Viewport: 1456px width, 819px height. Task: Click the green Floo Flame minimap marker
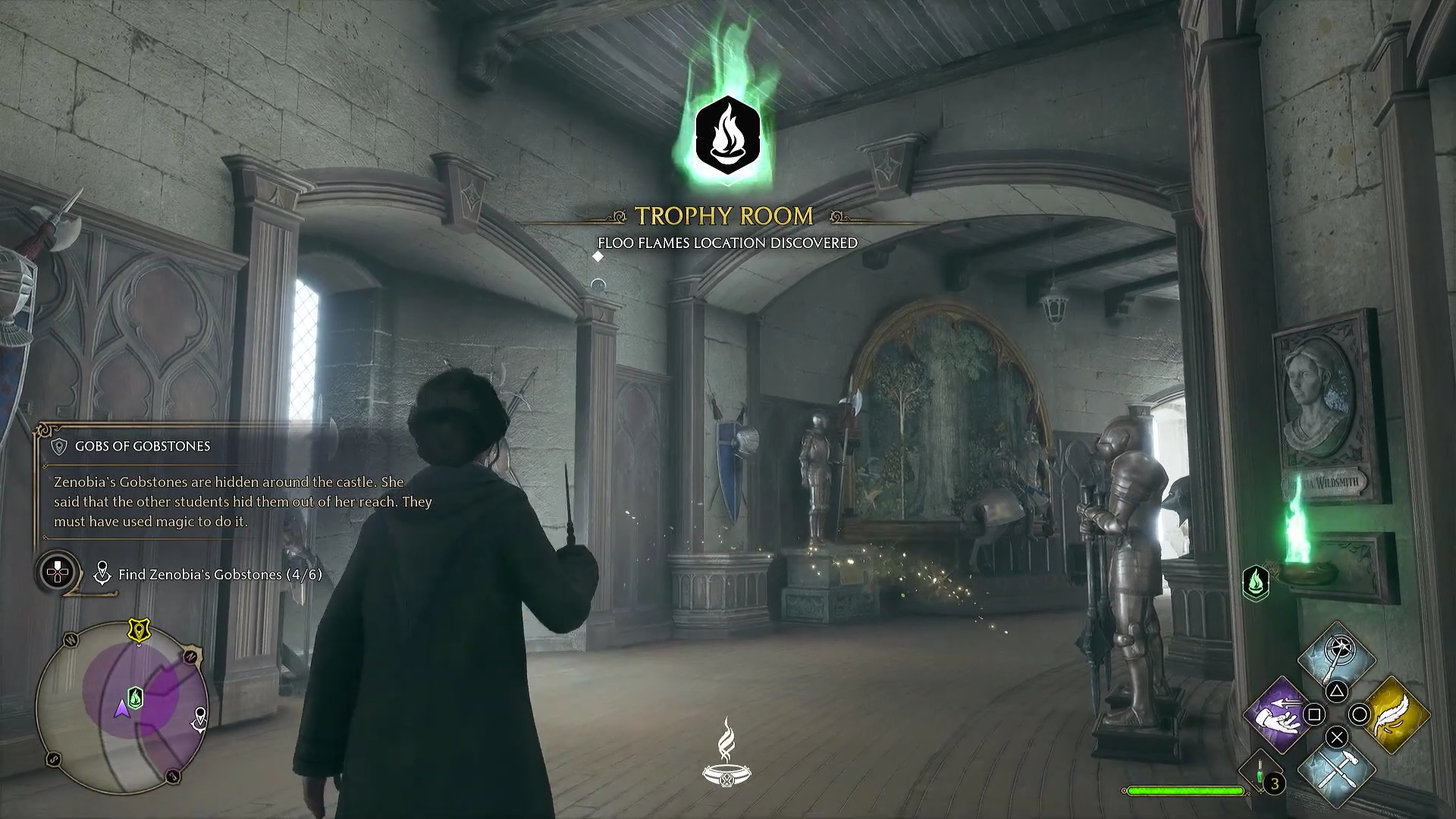(x=135, y=697)
